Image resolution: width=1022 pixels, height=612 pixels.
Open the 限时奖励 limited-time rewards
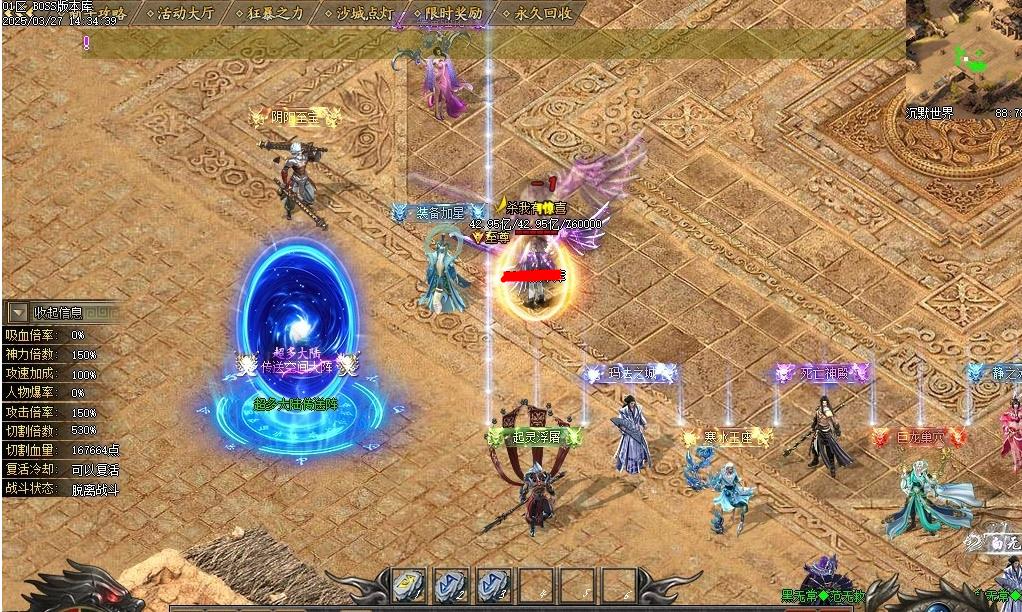[x=454, y=13]
